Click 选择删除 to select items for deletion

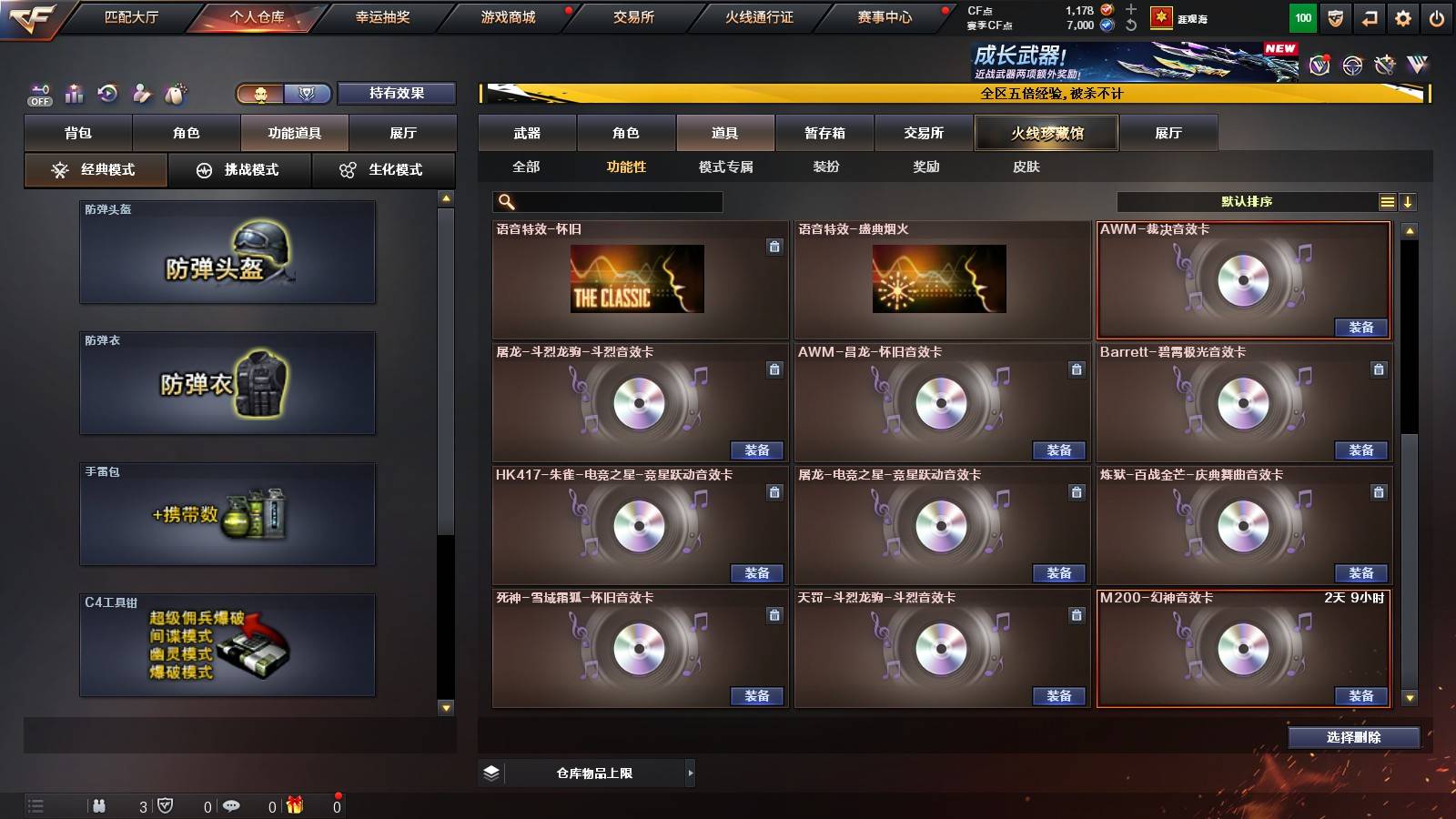1354,738
